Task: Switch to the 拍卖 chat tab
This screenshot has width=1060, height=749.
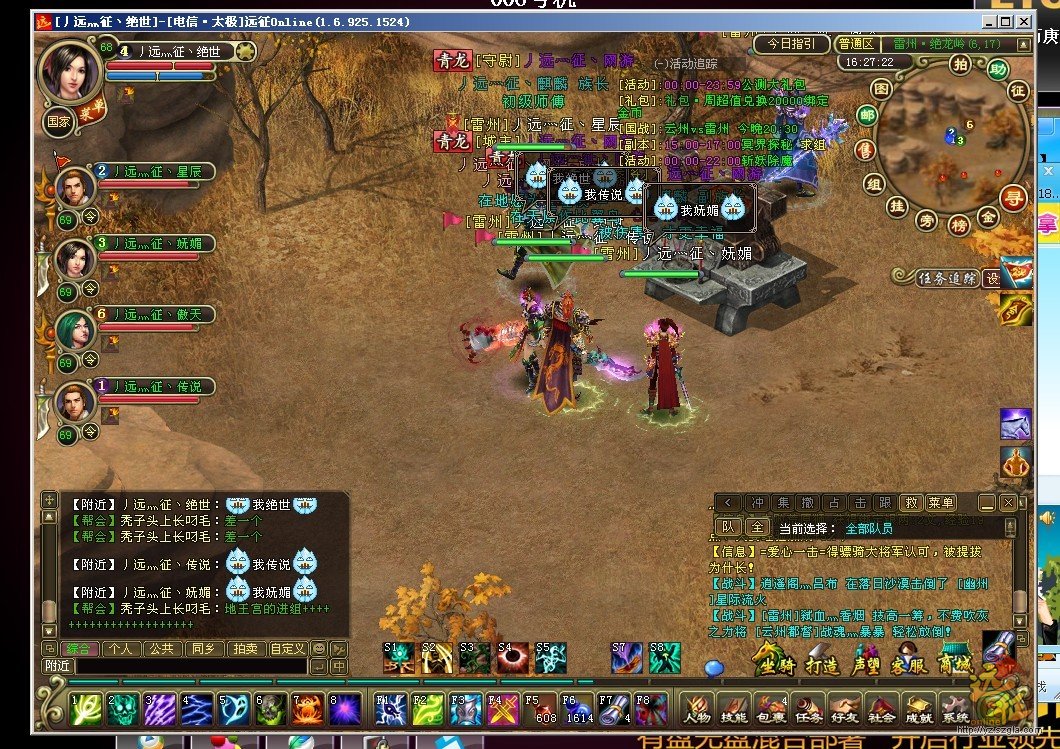Action: 244,648
